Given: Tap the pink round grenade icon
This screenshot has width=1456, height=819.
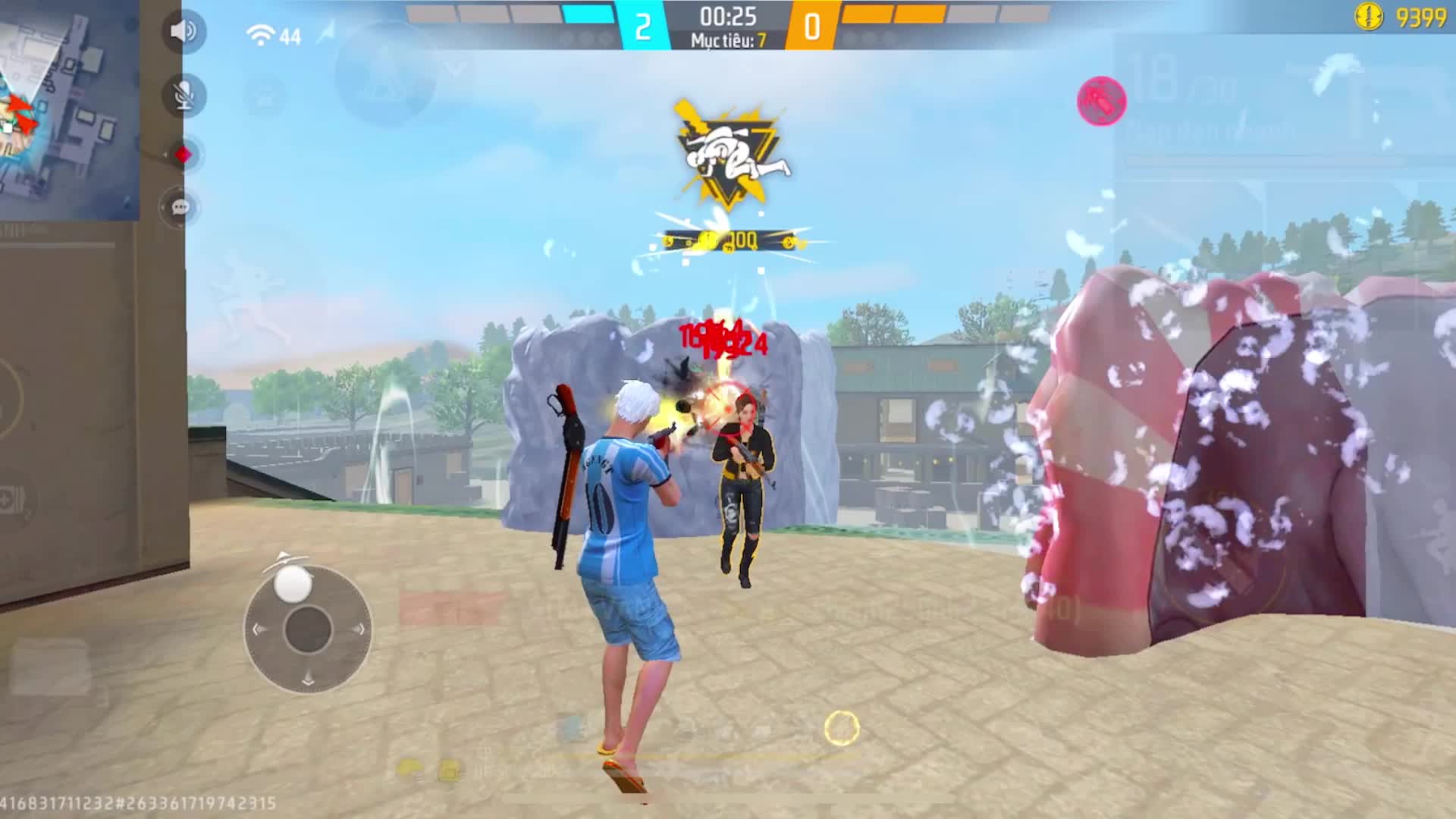Looking at the screenshot, I should 1101,101.
